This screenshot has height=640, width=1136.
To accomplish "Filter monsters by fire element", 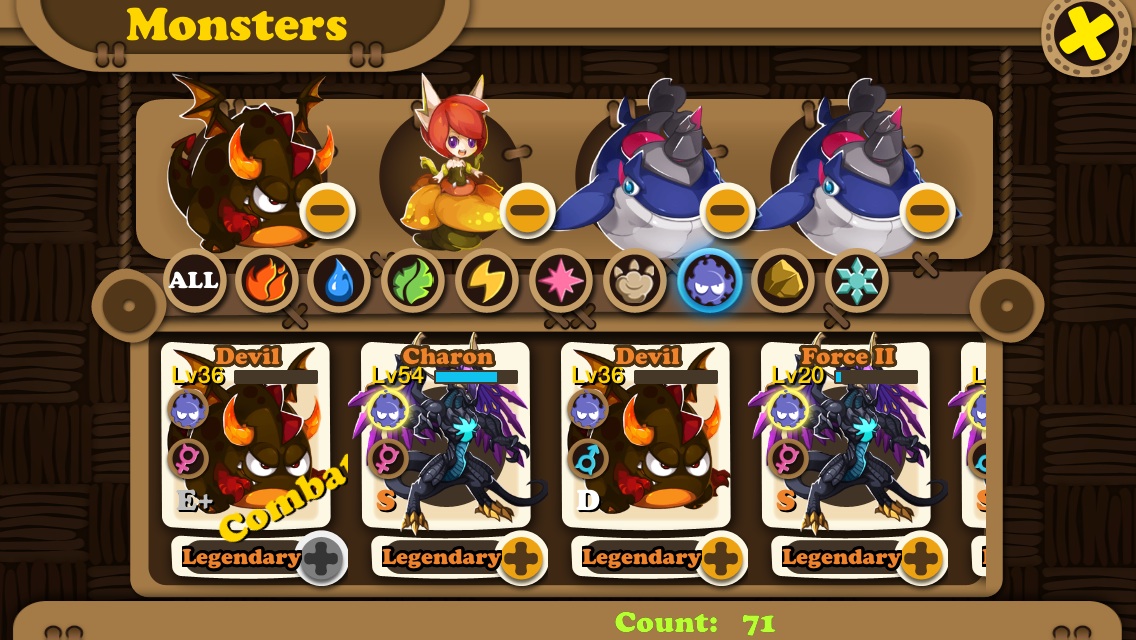I will point(267,280).
